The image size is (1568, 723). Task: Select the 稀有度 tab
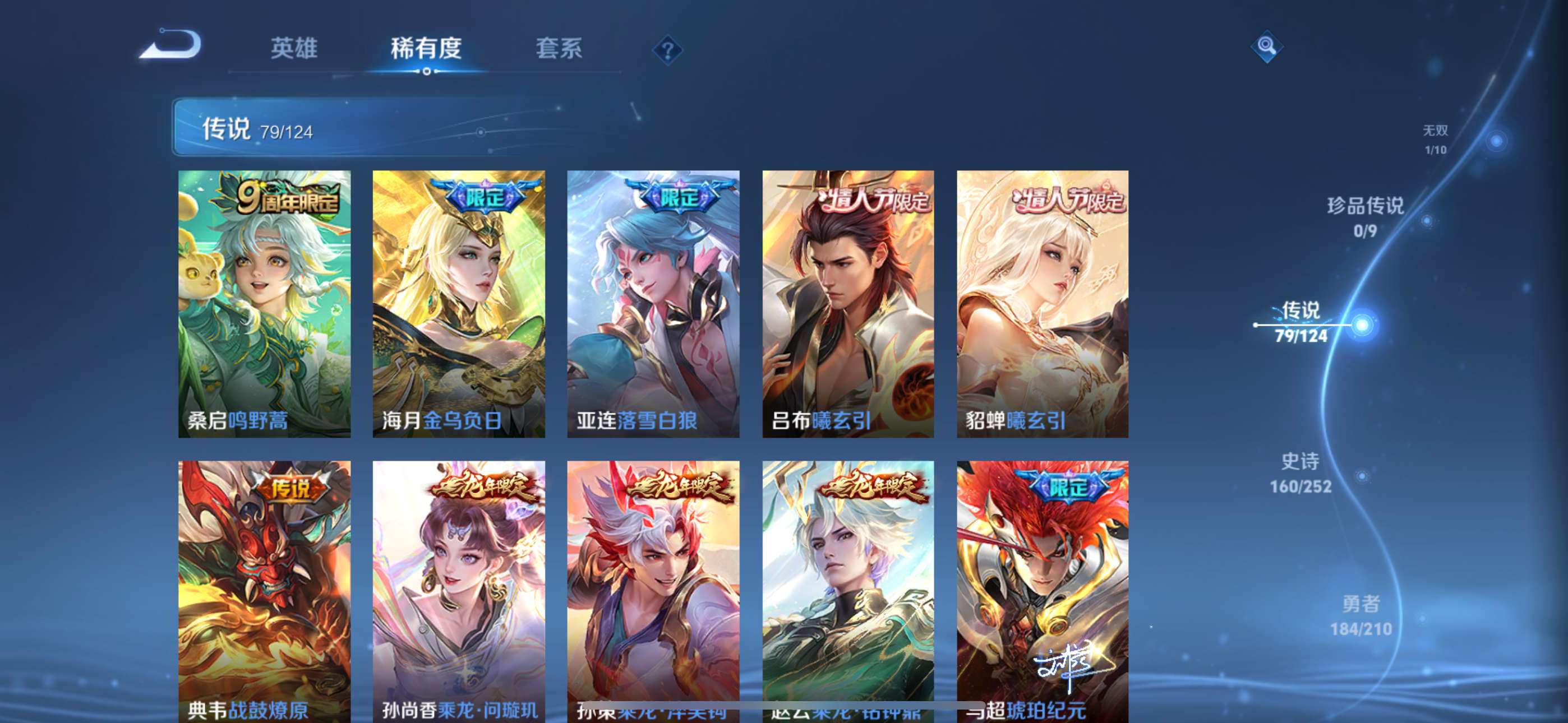(426, 48)
